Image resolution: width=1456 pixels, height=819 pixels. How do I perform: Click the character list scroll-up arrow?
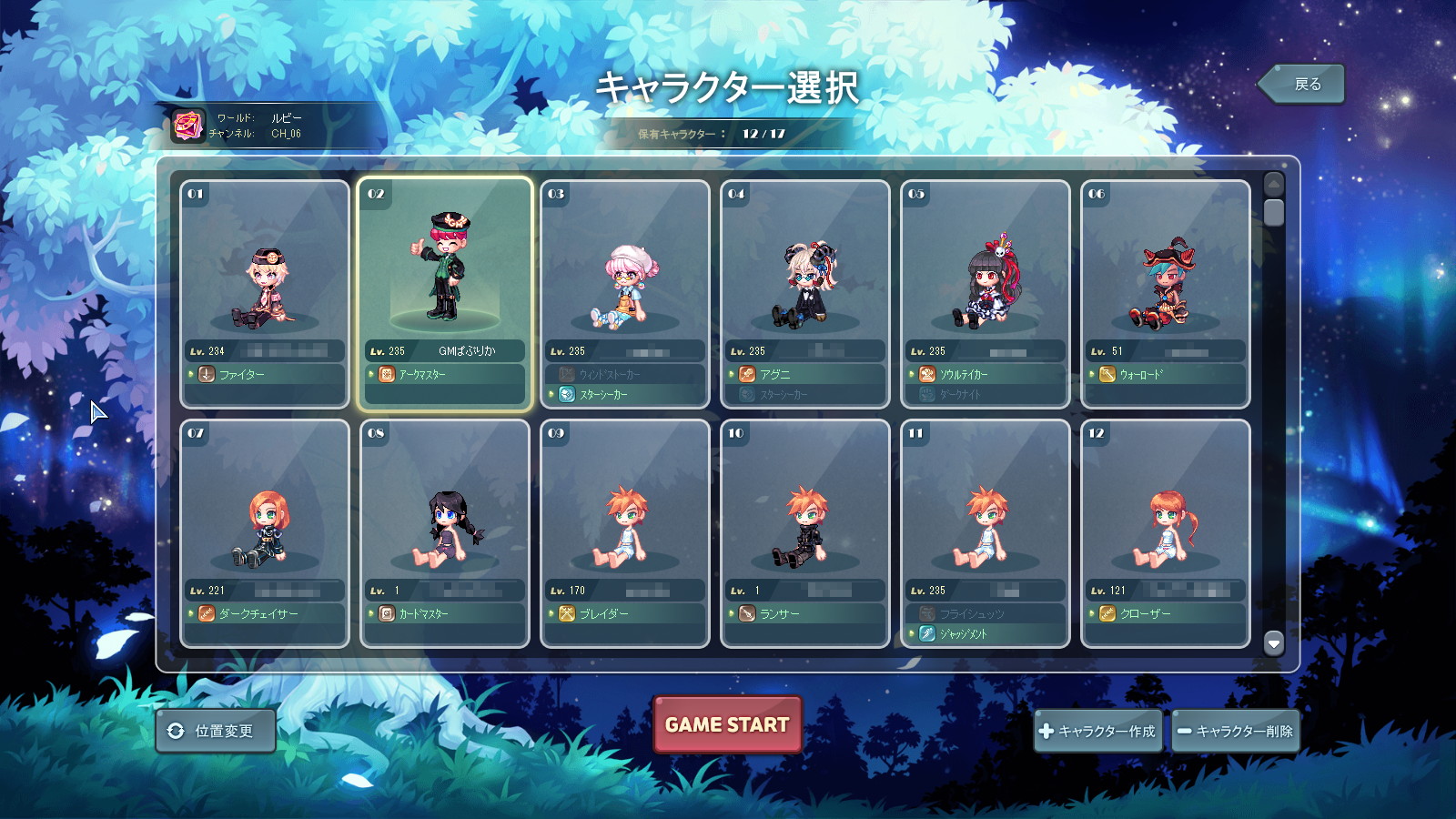[x=1274, y=184]
